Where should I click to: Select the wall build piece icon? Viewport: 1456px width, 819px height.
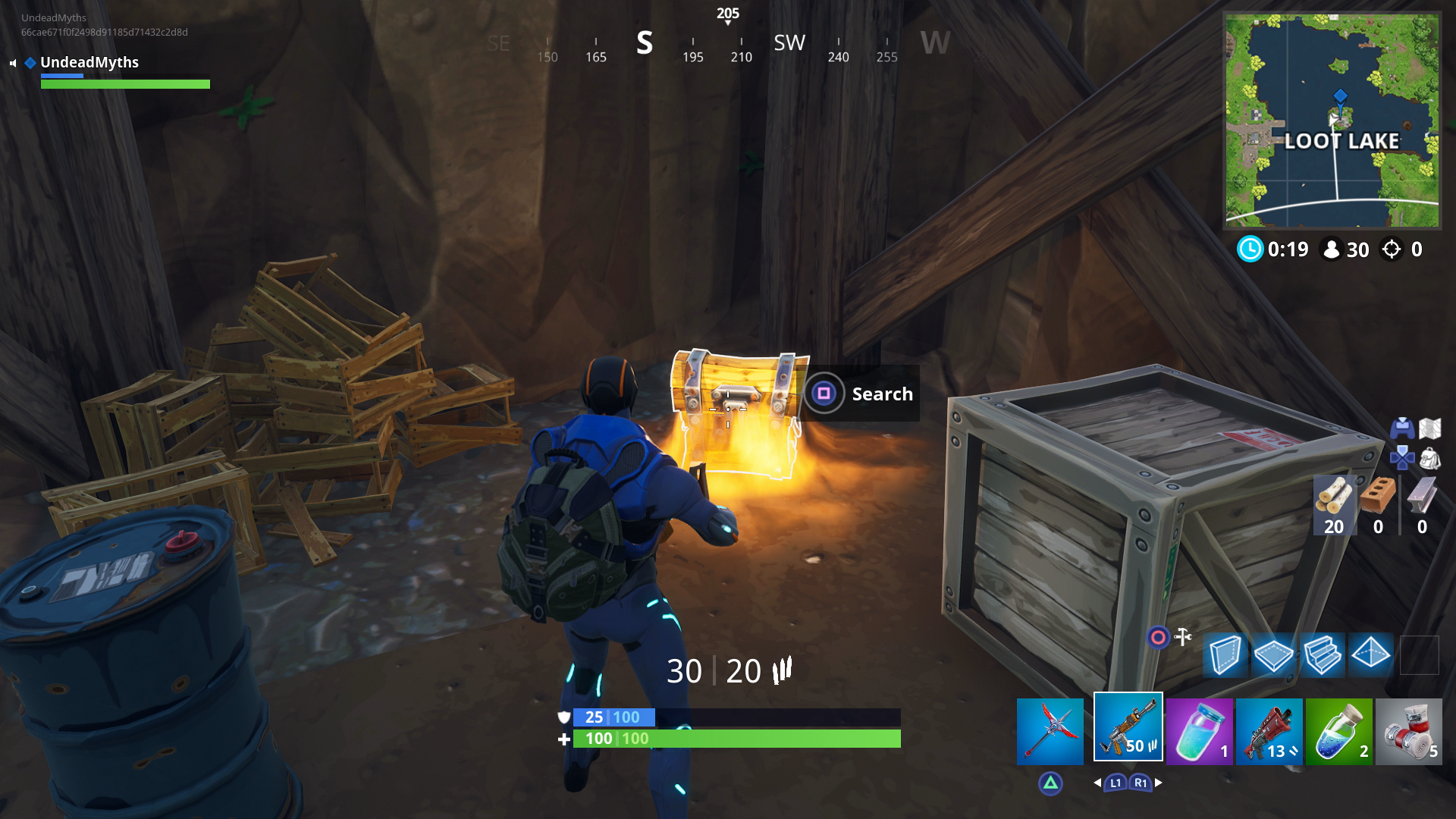pyautogui.click(x=1225, y=655)
